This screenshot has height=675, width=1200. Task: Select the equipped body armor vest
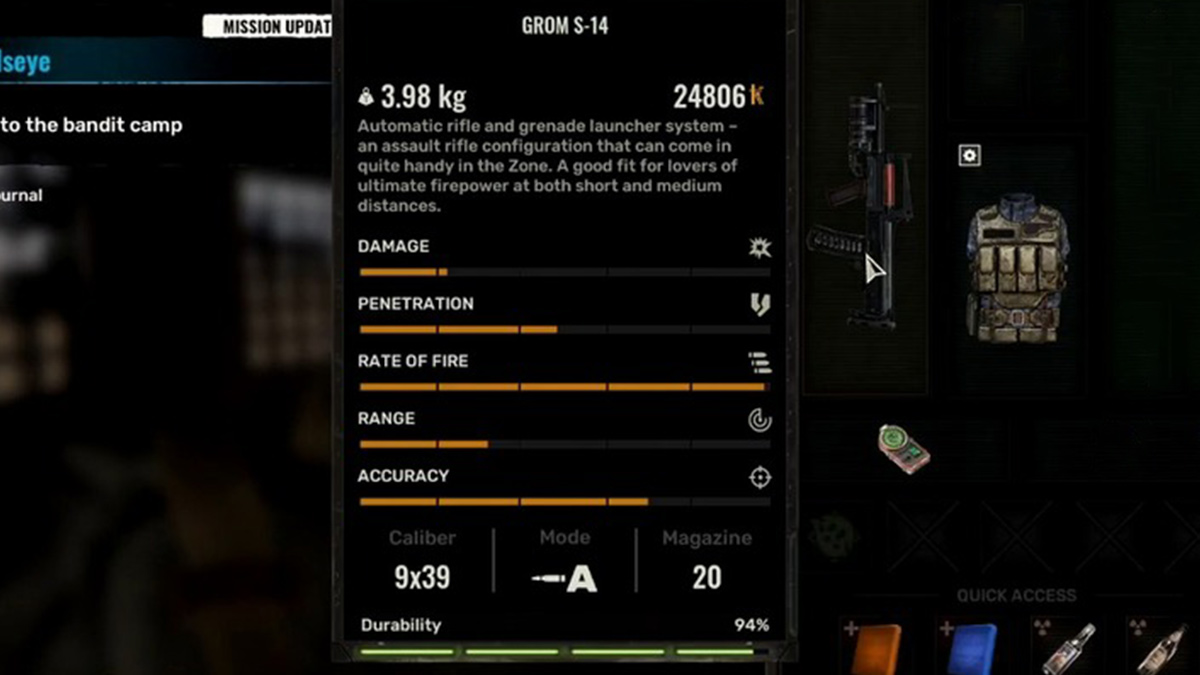pyautogui.click(x=1016, y=268)
